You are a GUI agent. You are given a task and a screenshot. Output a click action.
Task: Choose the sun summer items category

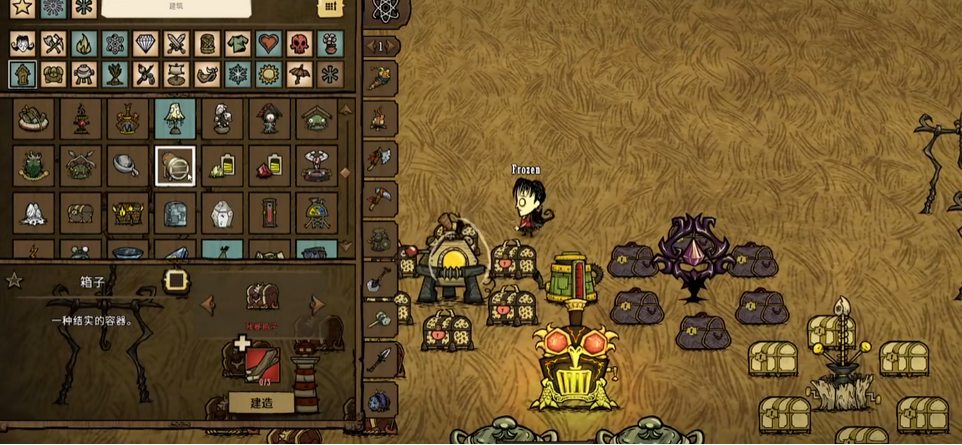(268, 74)
